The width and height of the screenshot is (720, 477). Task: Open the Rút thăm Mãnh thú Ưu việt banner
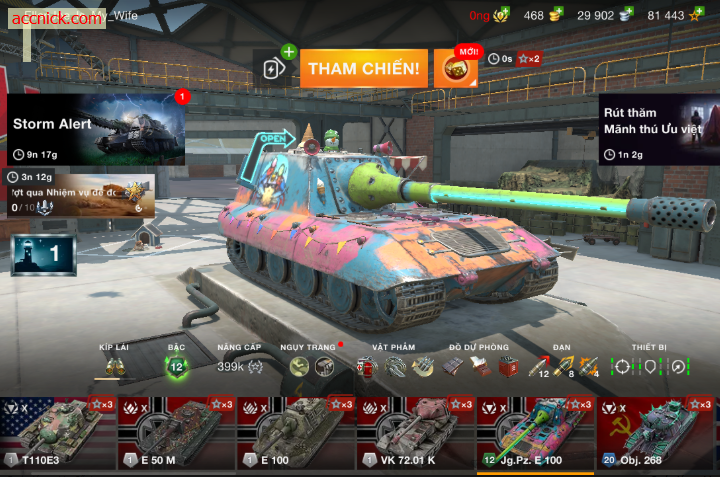coord(658,129)
